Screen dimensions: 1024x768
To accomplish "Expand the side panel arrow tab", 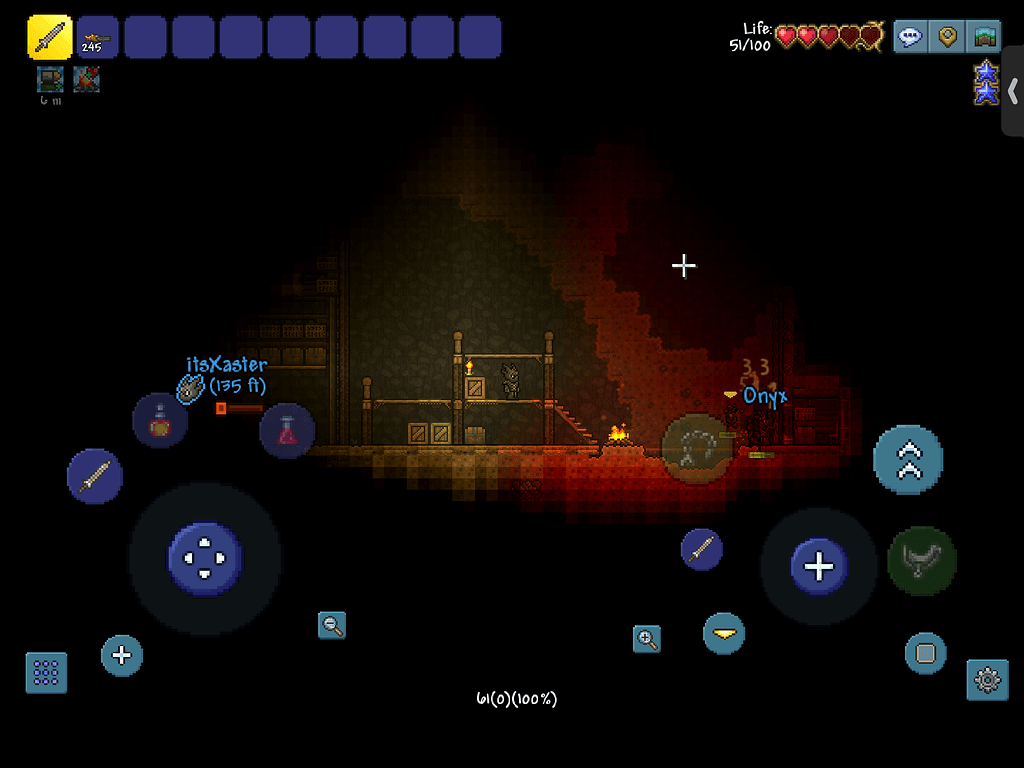I will tap(1012, 90).
